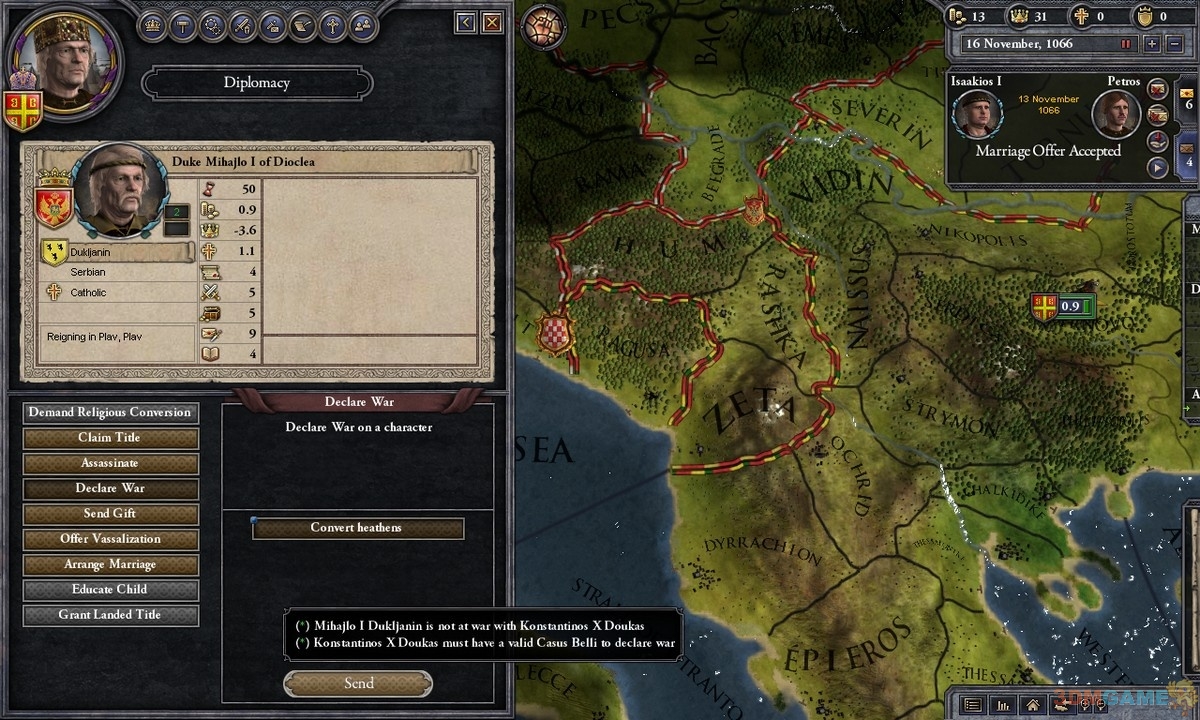Click Duke Mihajlo I portrait
This screenshot has height=720, width=1200.
[119, 190]
